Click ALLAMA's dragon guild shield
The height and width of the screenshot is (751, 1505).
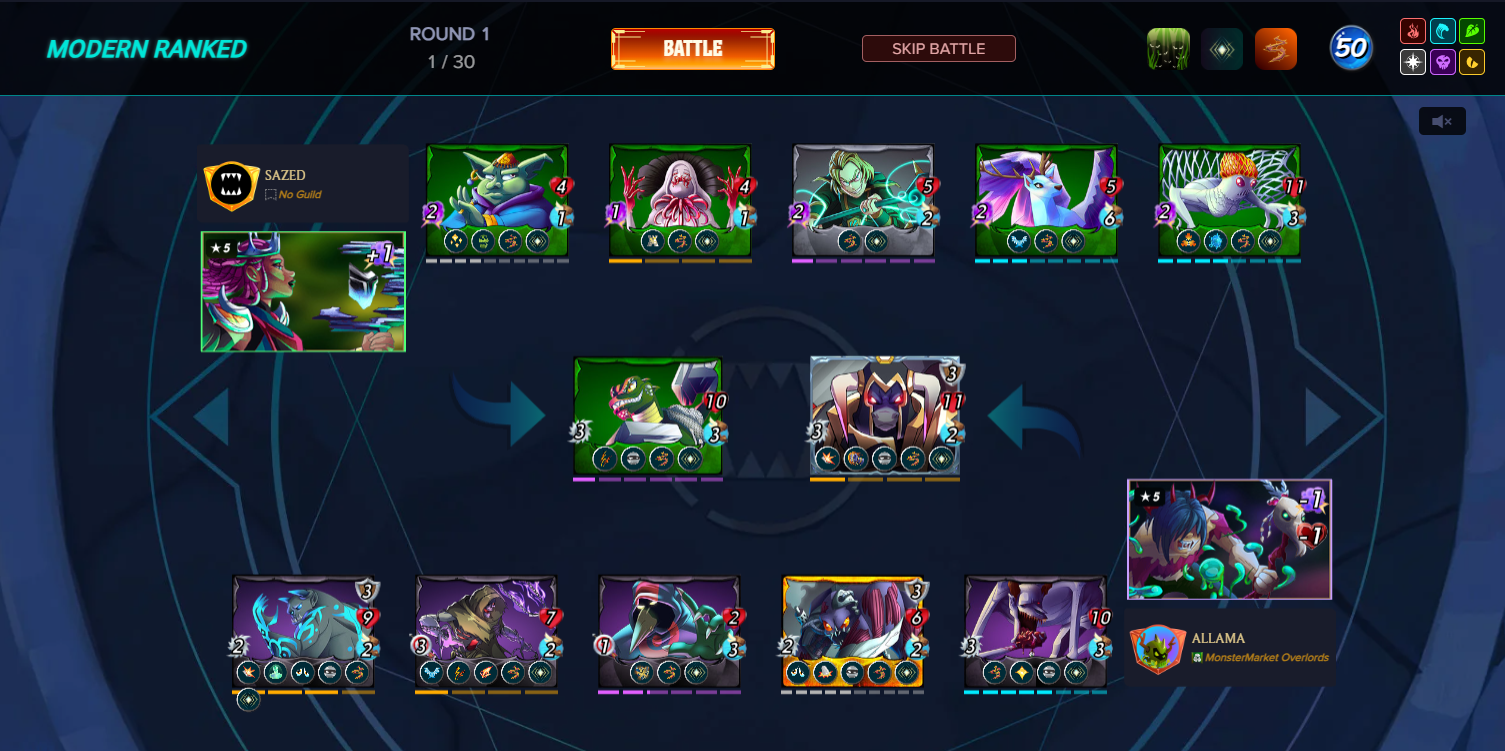tap(1158, 647)
